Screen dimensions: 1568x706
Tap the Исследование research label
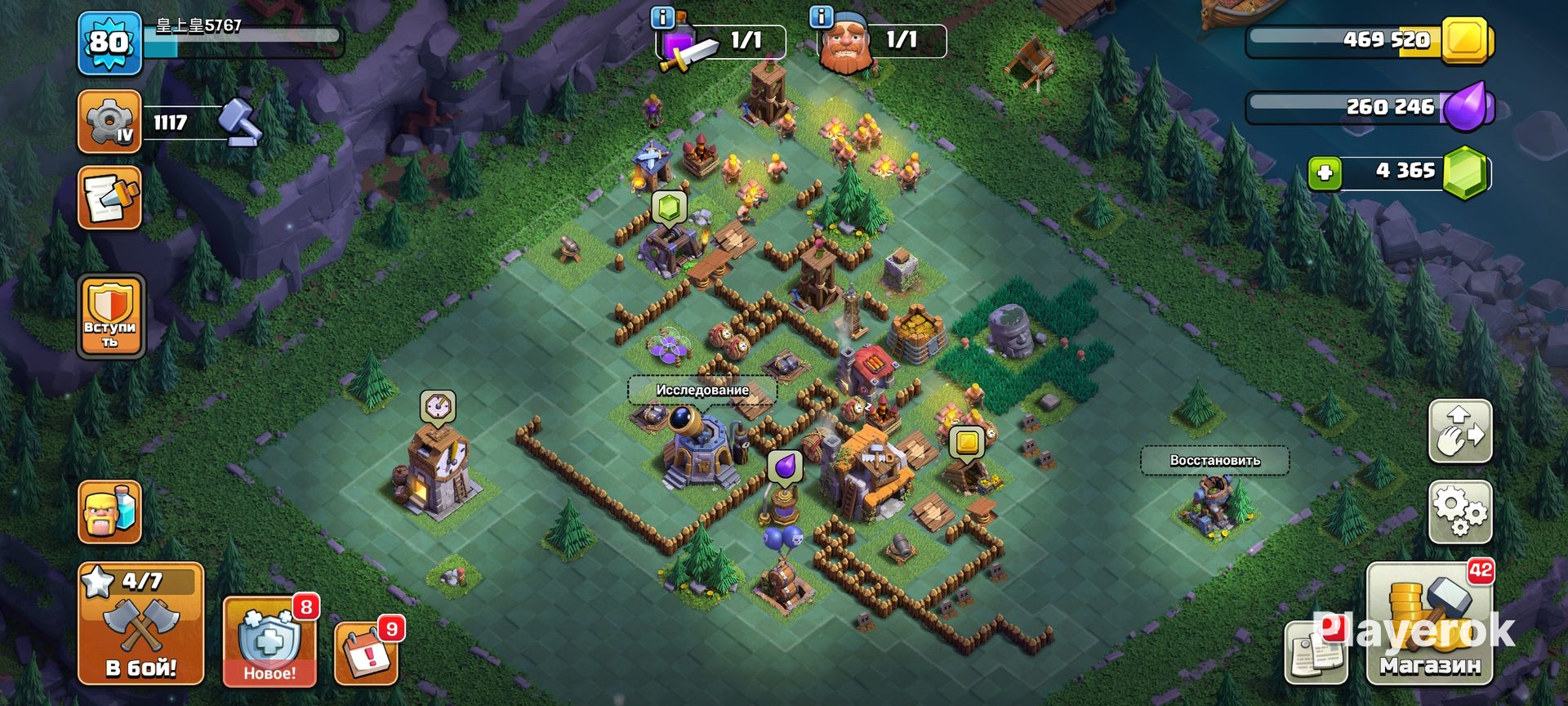point(702,390)
